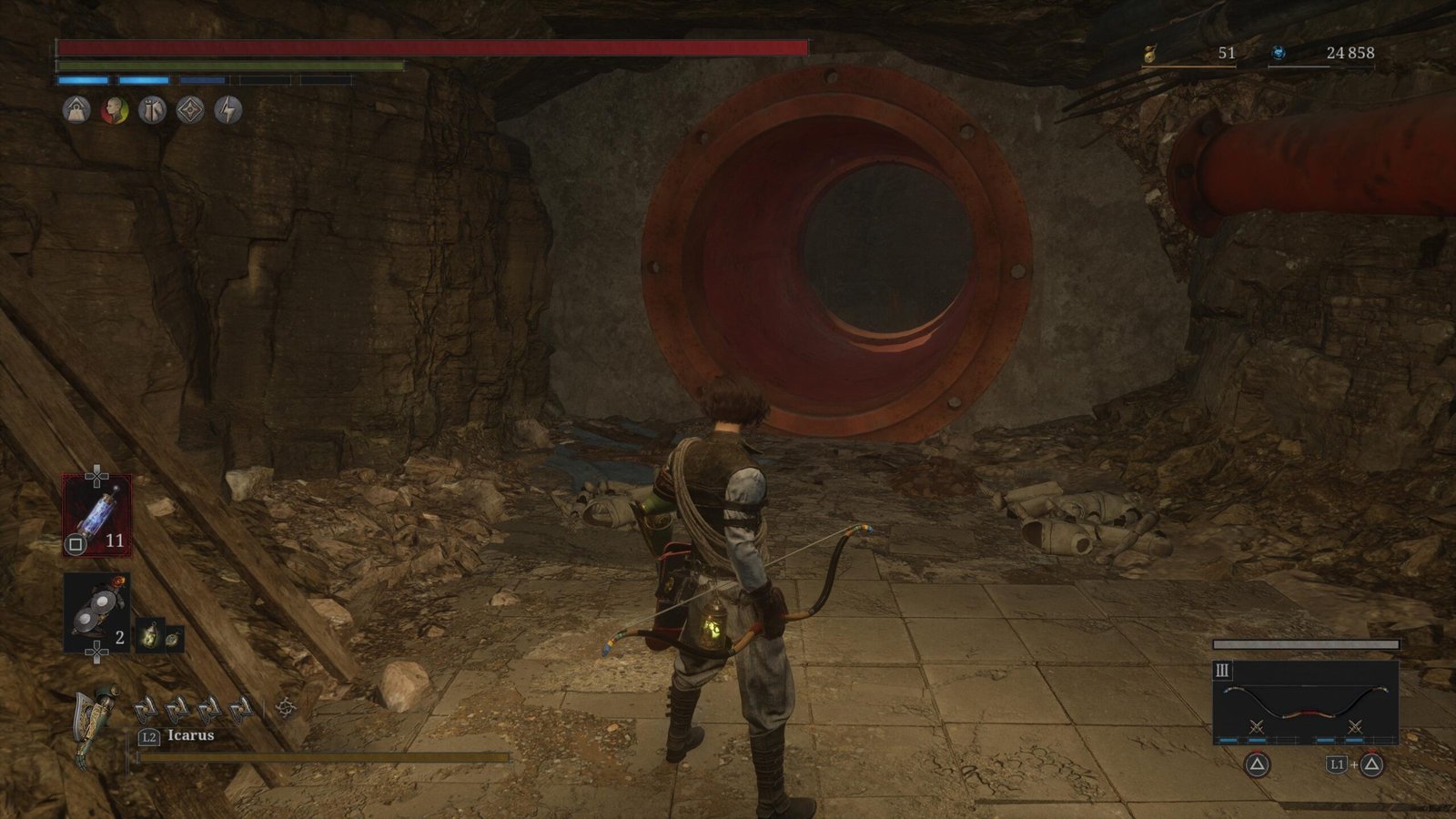Select the chess knight status icon
The height and width of the screenshot is (819, 1456).
tap(152, 111)
